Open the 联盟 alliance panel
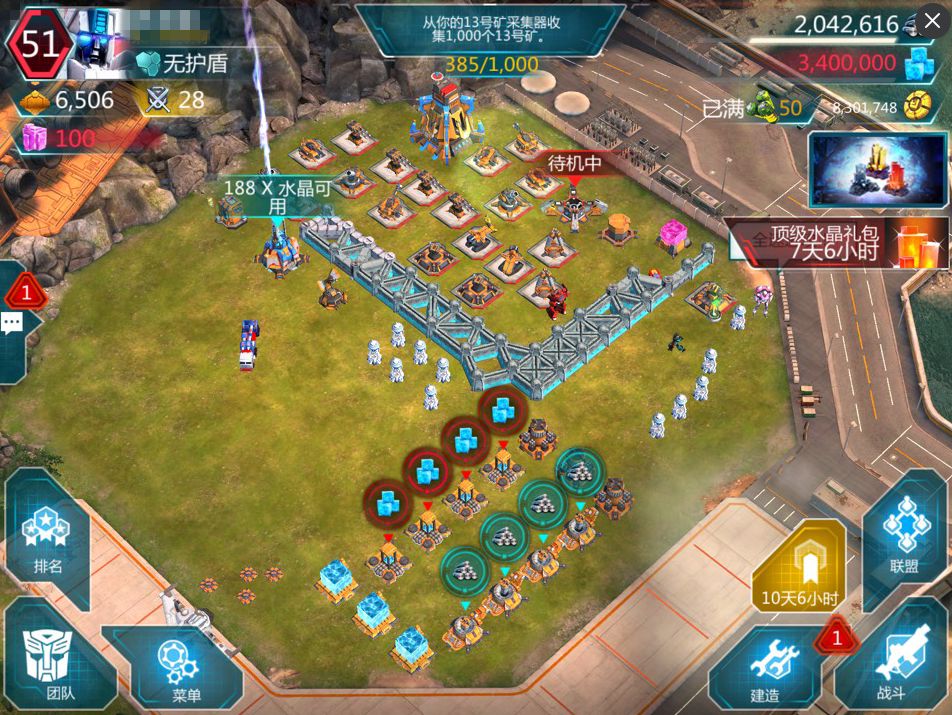The image size is (952, 715). click(903, 540)
